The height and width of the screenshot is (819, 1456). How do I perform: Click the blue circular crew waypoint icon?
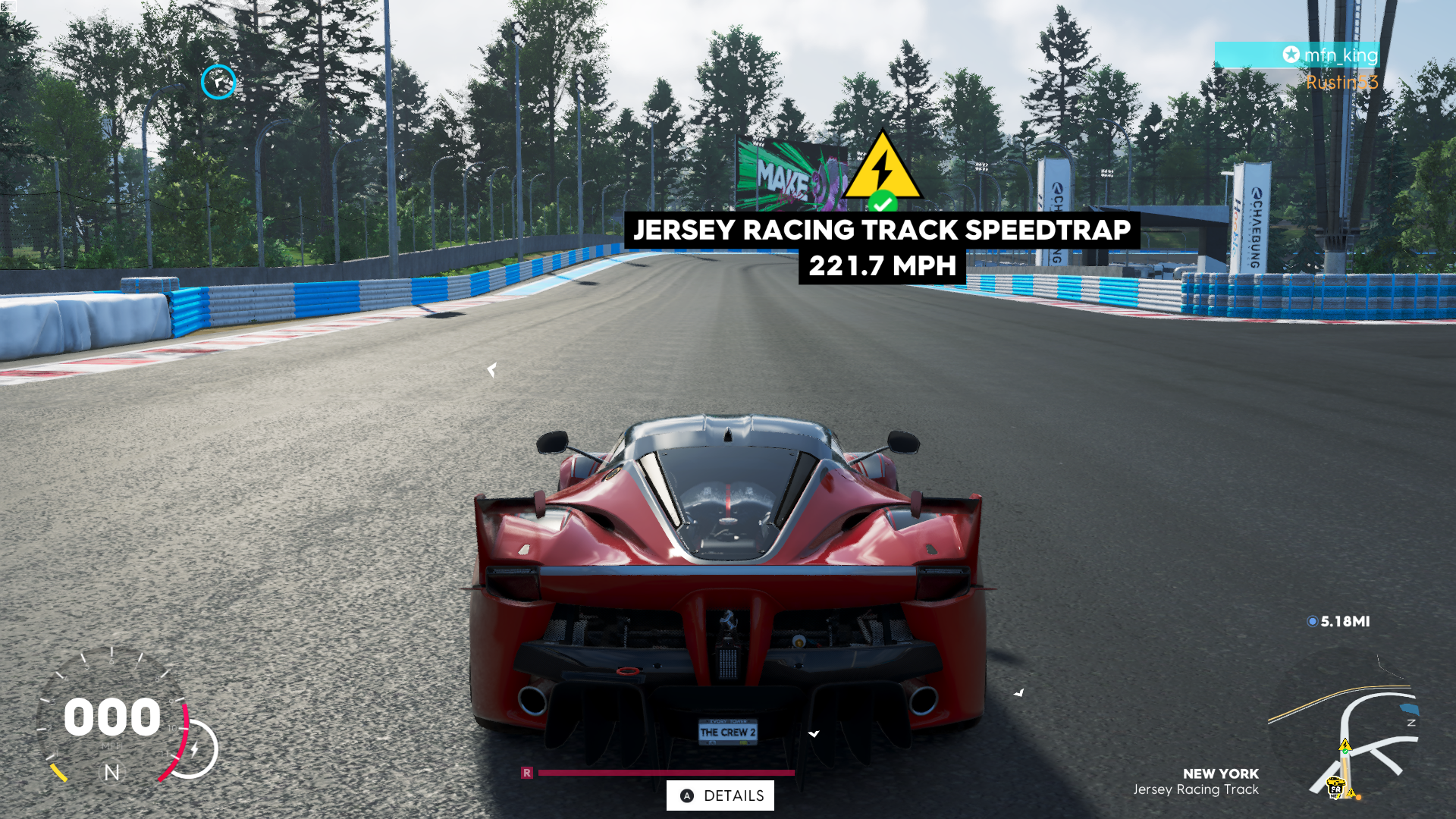point(218,82)
